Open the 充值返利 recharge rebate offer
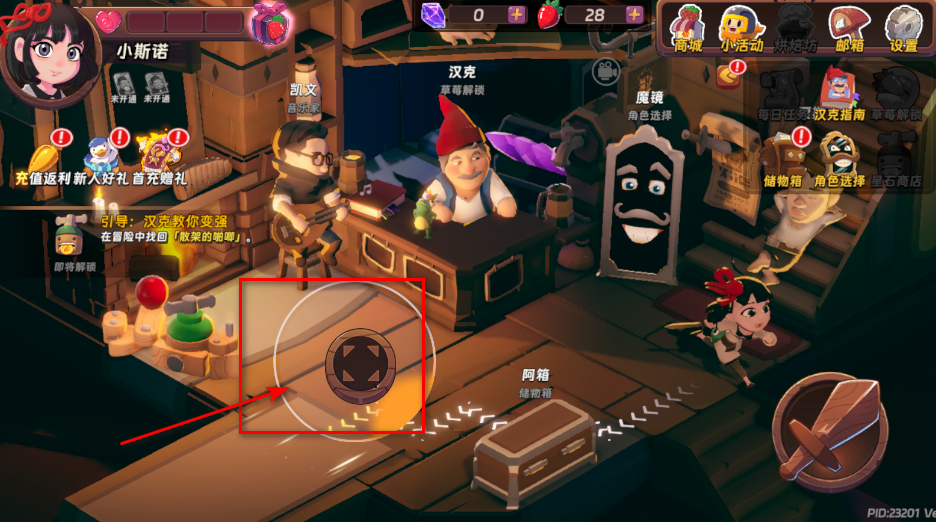The image size is (936, 522). (40, 163)
